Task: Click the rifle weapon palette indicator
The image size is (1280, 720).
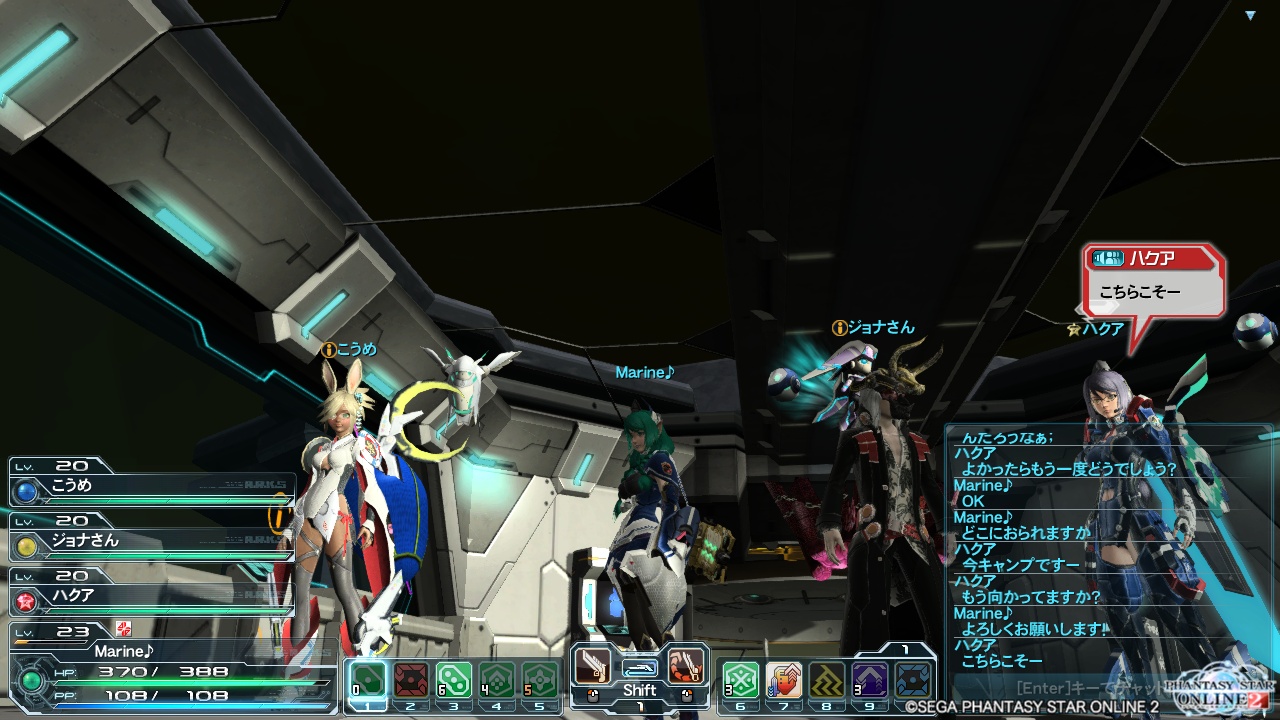Action: coord(639,667)
